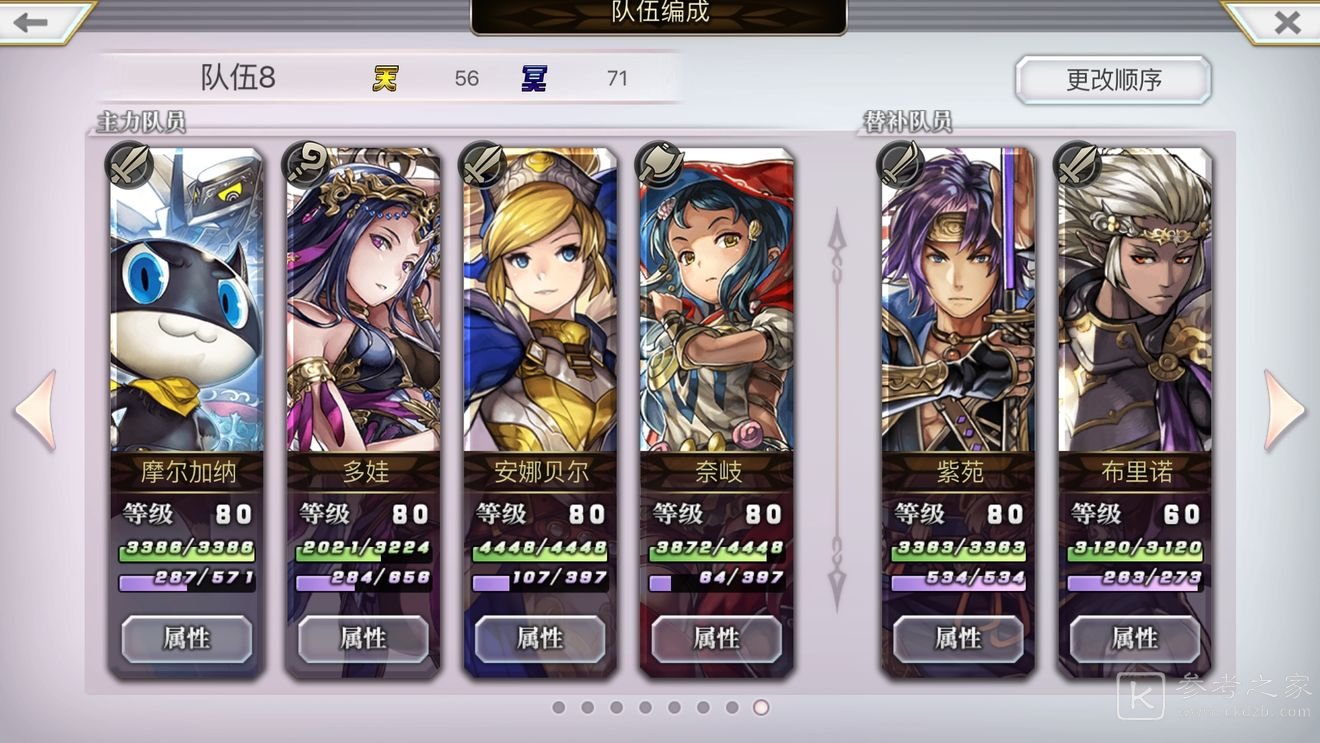1320x743 pixels.
Task: Open 属性 attributes for 布里诺
Action: [1135, 638]
